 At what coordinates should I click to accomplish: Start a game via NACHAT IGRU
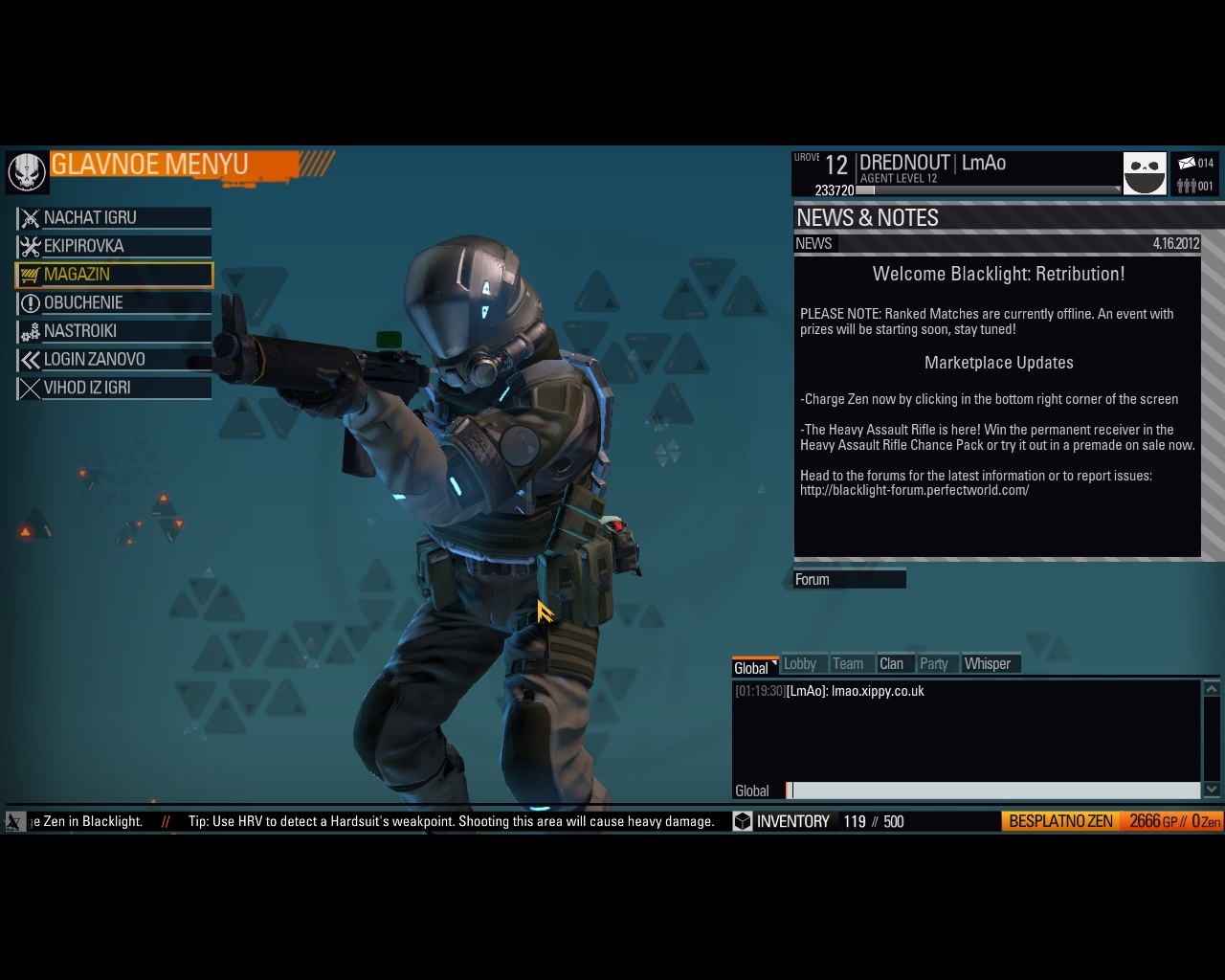point(114,218)
